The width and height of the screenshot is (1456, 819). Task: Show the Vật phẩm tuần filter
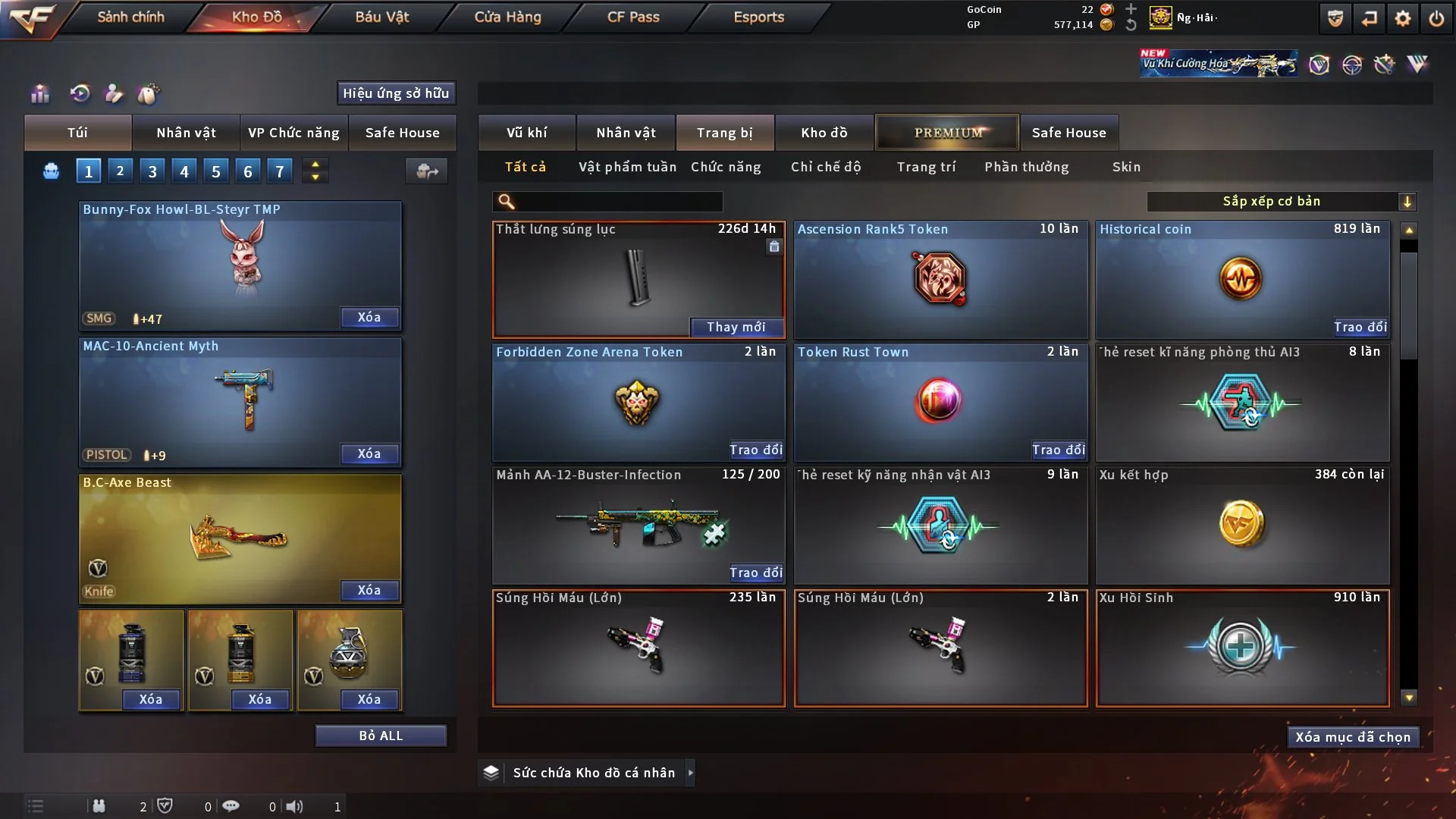pos(627,167)
